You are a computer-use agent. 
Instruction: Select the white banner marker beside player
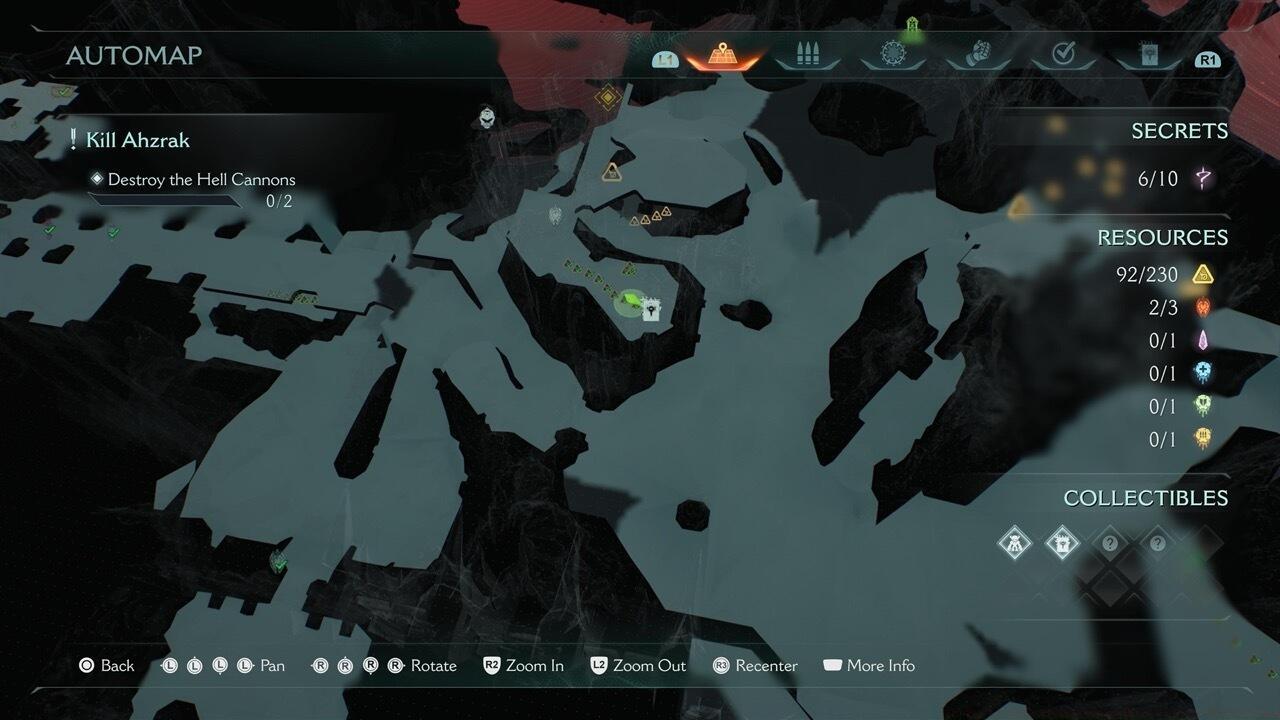click(652, 310)
